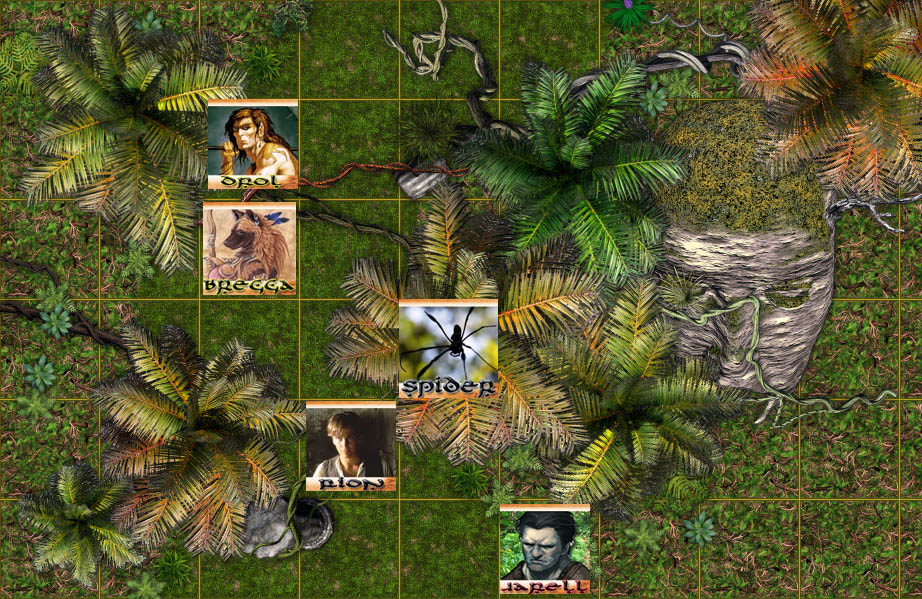Viewport: 922px width, 599px height.
Task: Click the Bregga wolf token
Action: pyautogui.click(x=249, y=247)
